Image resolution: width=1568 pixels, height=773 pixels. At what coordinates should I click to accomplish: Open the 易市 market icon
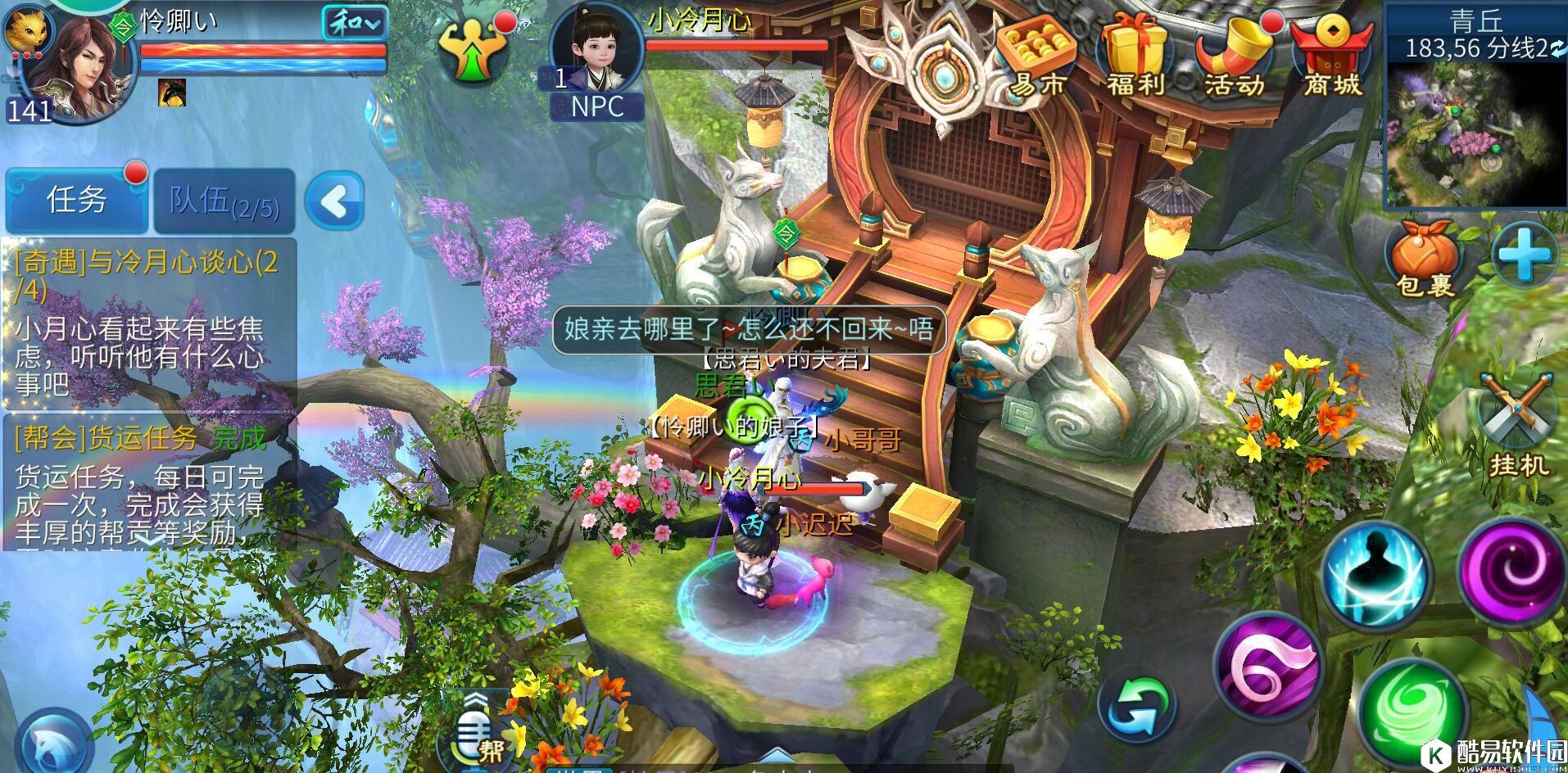pos(1039,56)
